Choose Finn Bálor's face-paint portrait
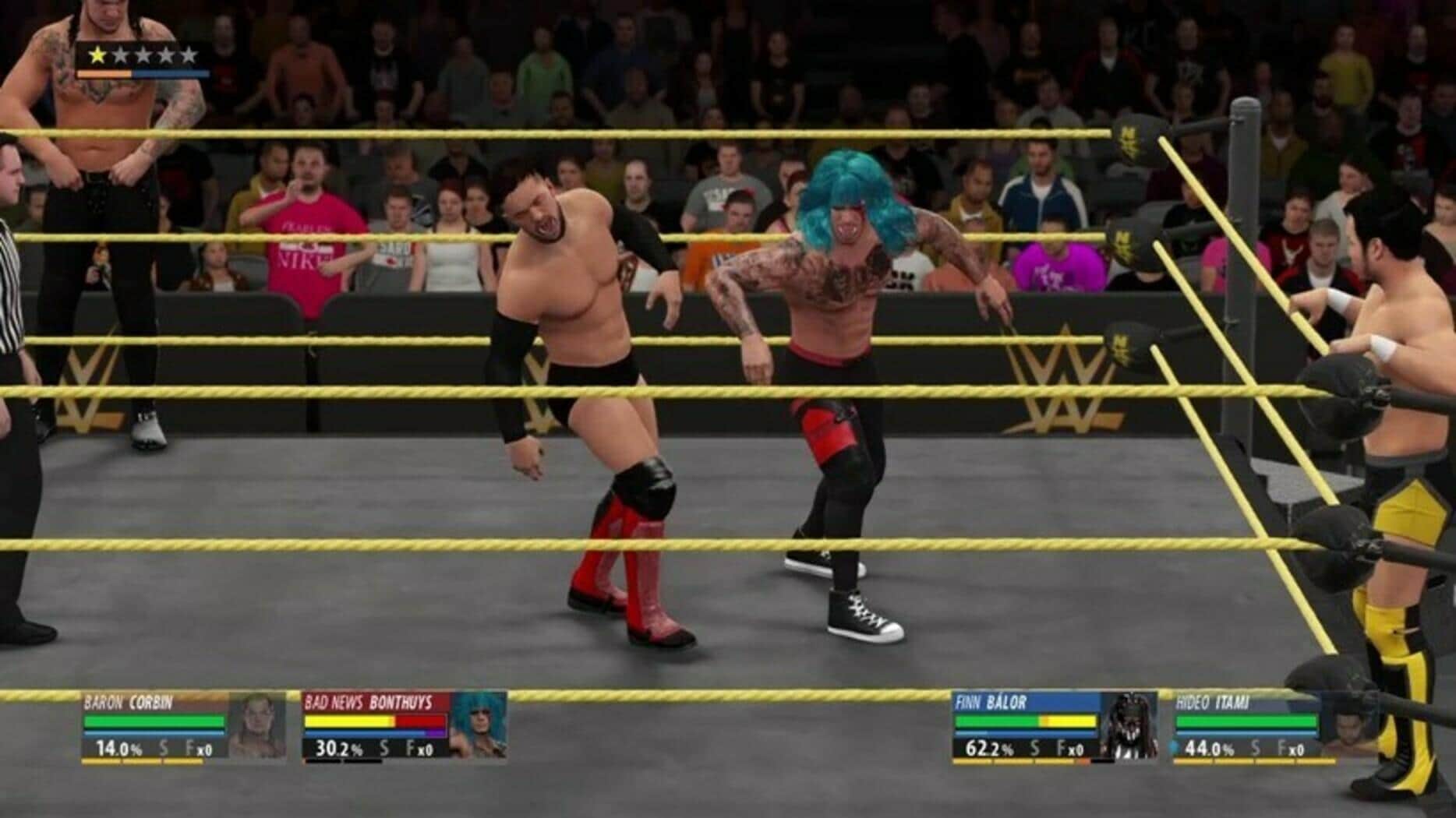 pos(1129,725)
